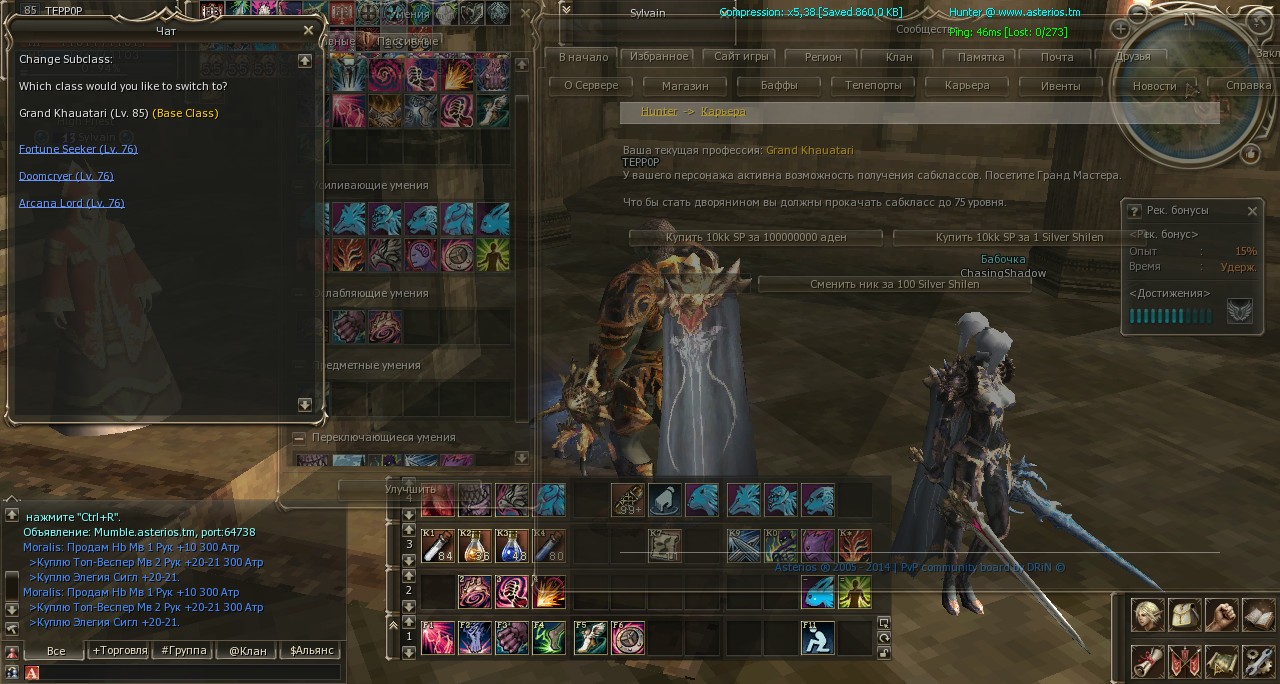
Task: Change nickname for 100 Silver Shilen
Action: click(x=894, y=284)
